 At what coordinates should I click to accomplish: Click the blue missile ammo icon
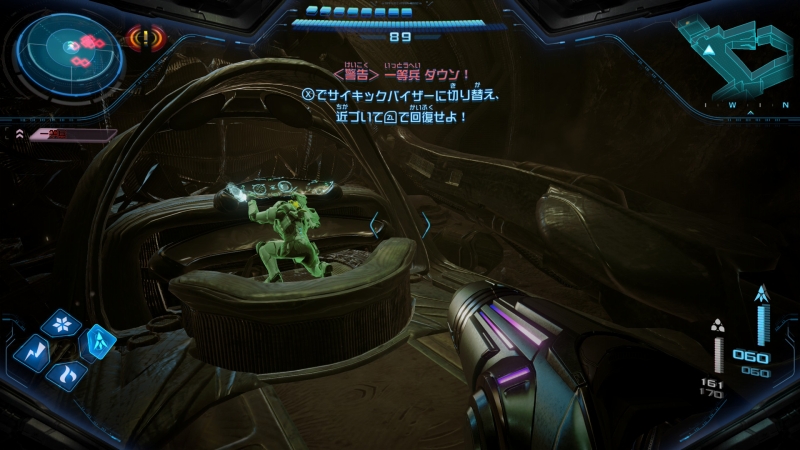click(763, 293)
